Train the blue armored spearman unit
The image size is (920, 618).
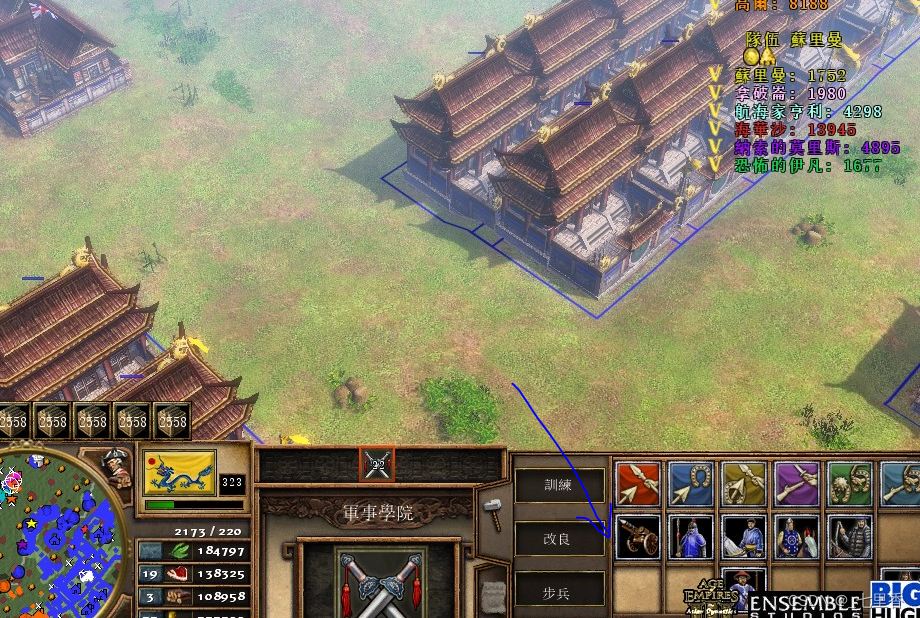pos(691,537)
